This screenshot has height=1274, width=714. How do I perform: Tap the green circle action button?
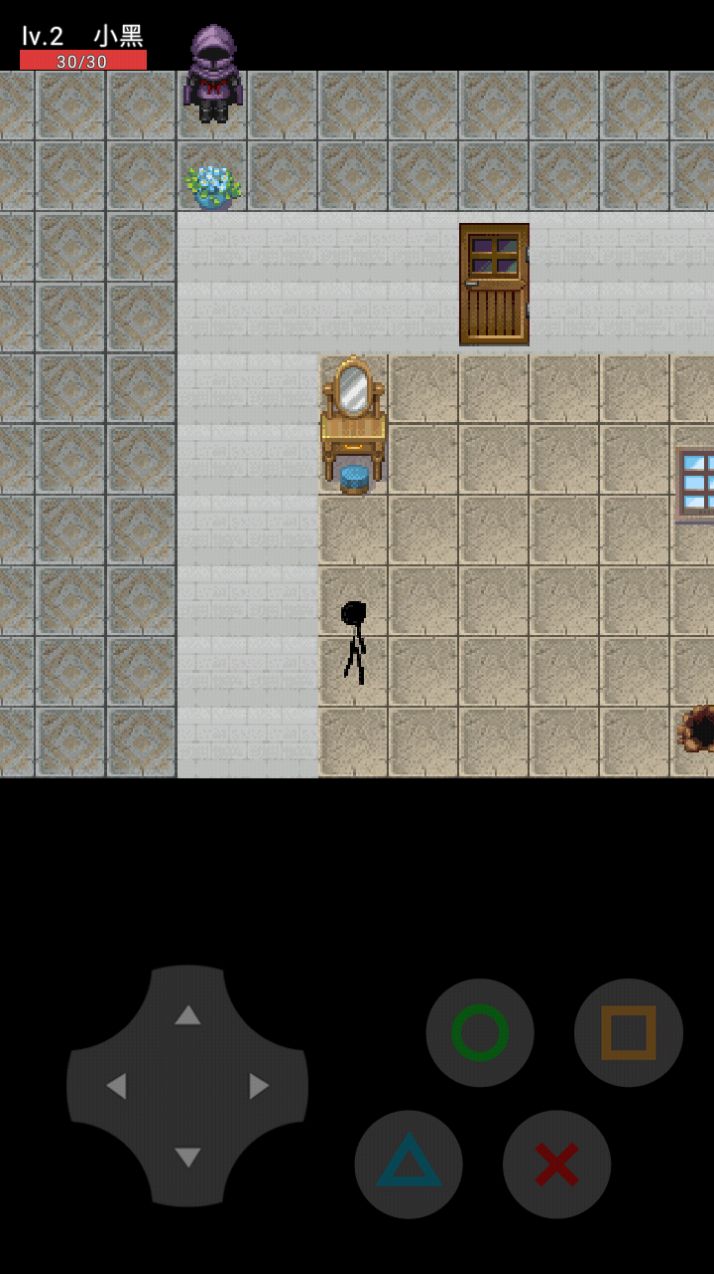click(480, 1032)
